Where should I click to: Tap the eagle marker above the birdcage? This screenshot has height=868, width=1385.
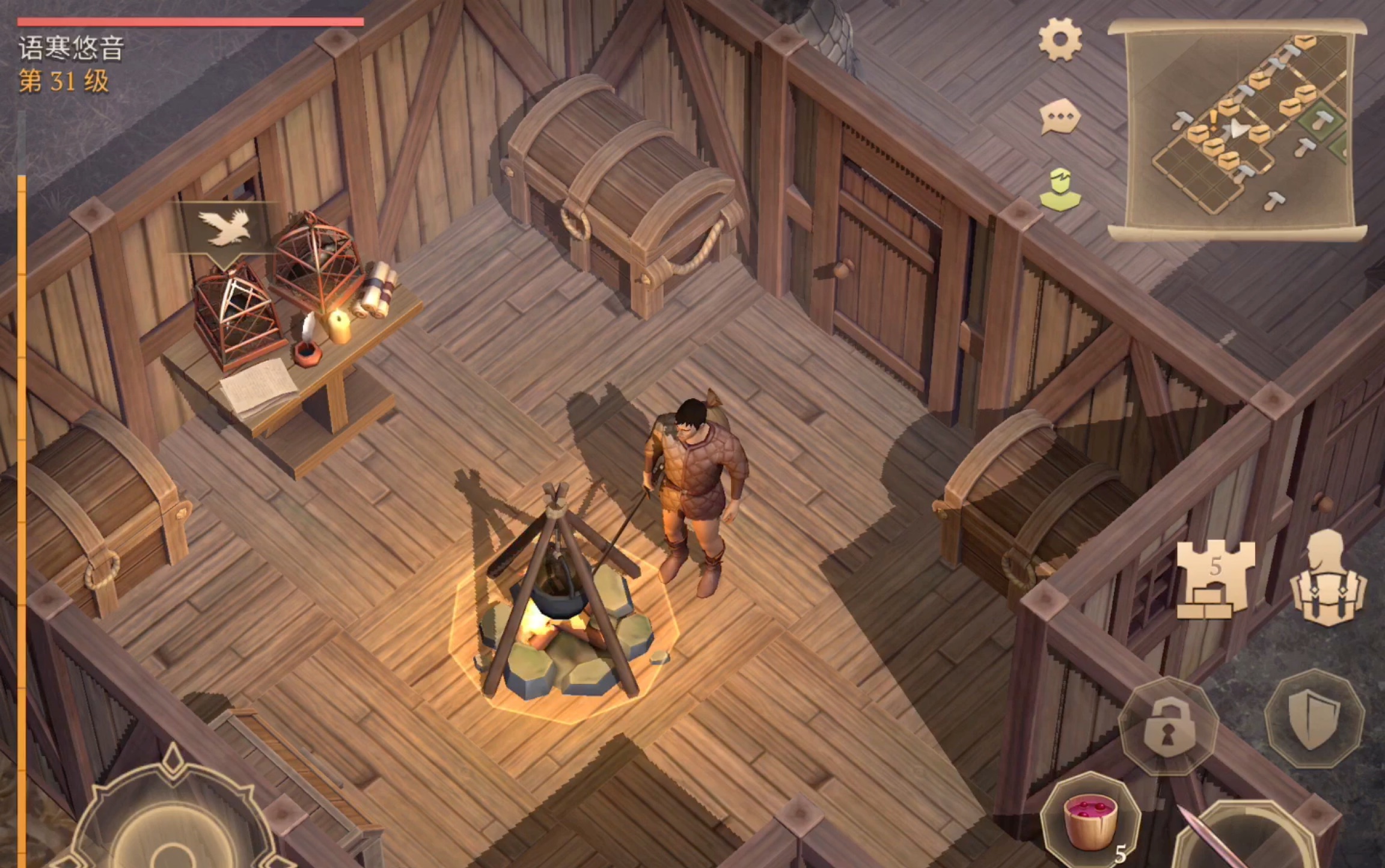click(x=224, y=228)
